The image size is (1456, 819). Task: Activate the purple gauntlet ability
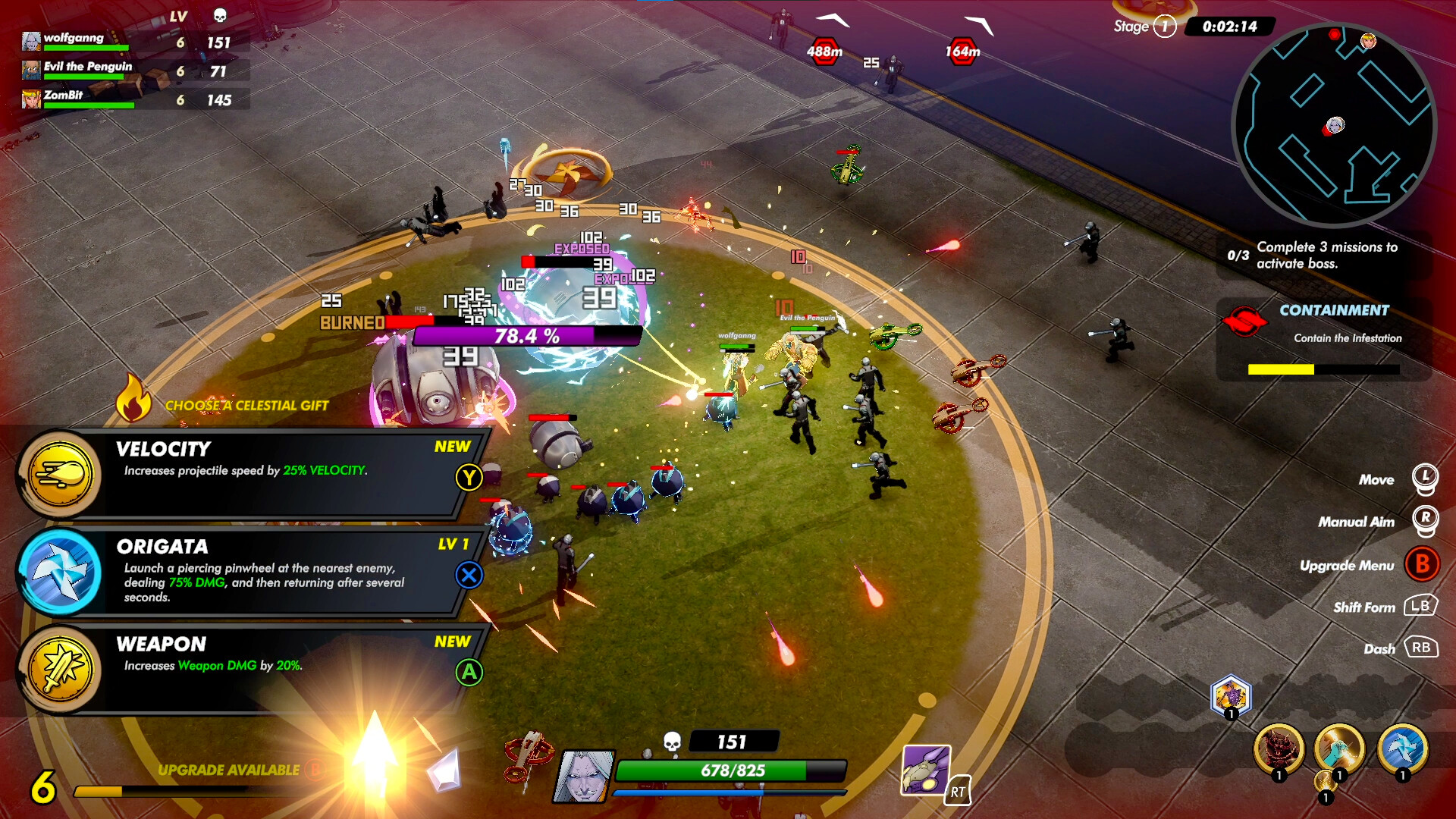(926, 770)
